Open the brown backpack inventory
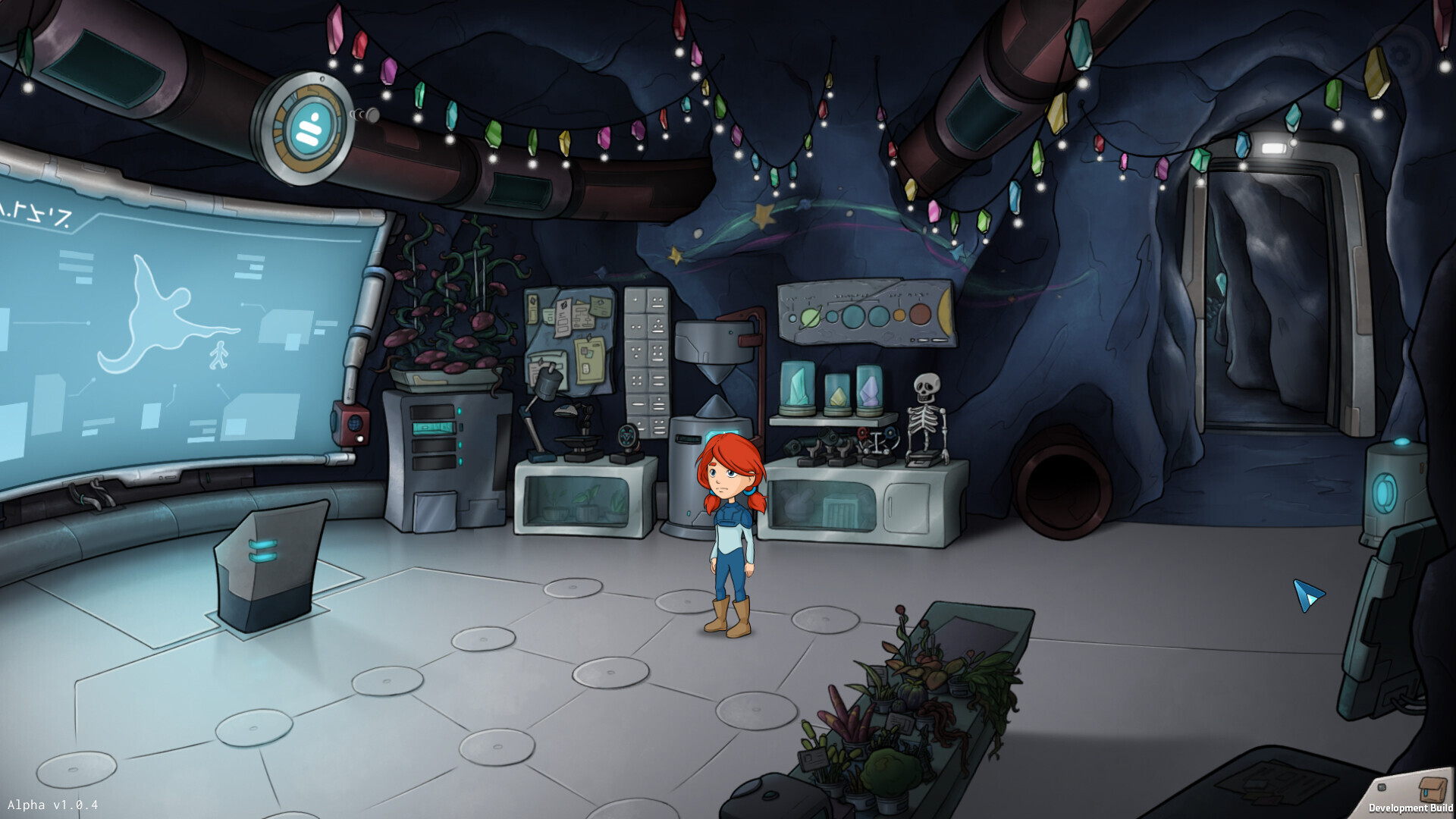Screen dimensions: 1456x819 pyautogui.click(x=1432, y=789)
